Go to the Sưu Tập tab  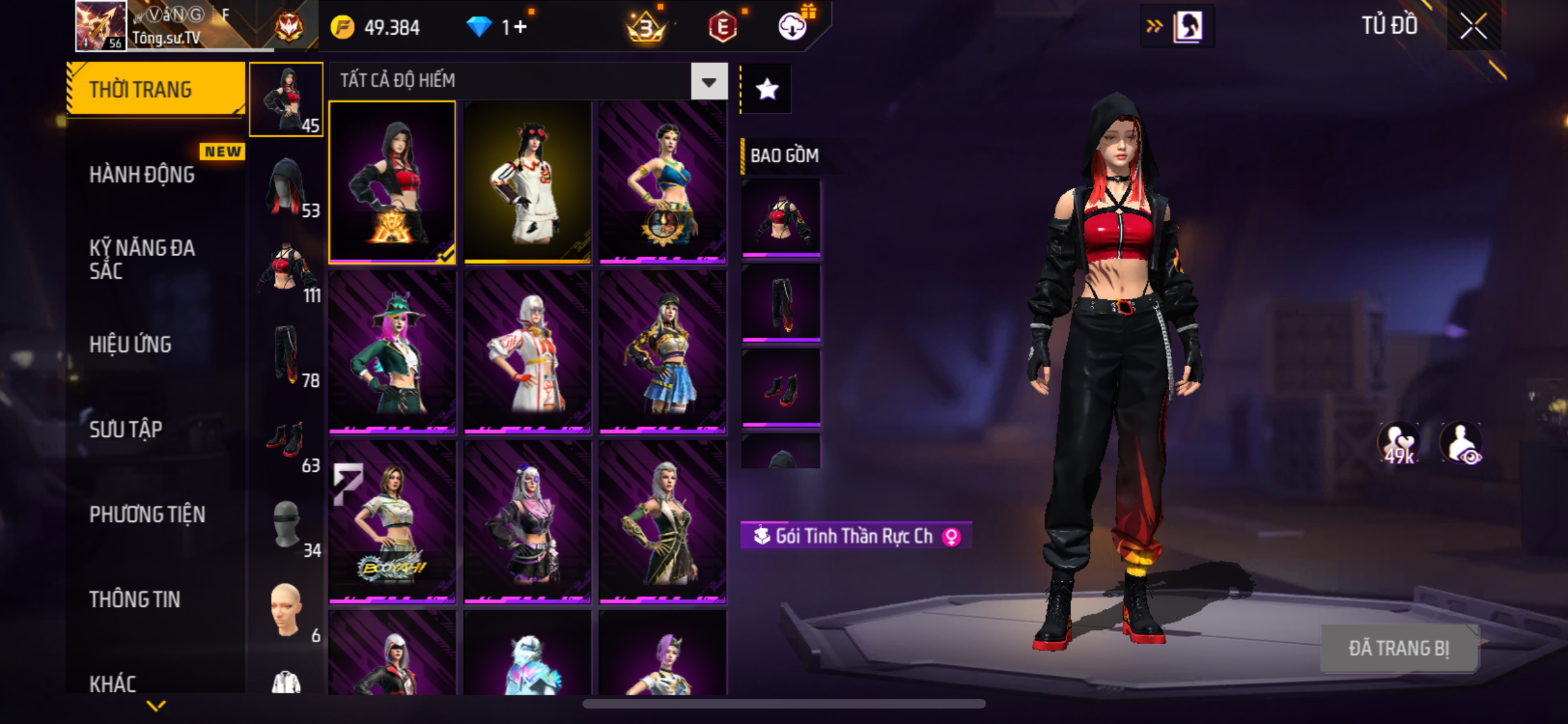[x=126, y=429]
